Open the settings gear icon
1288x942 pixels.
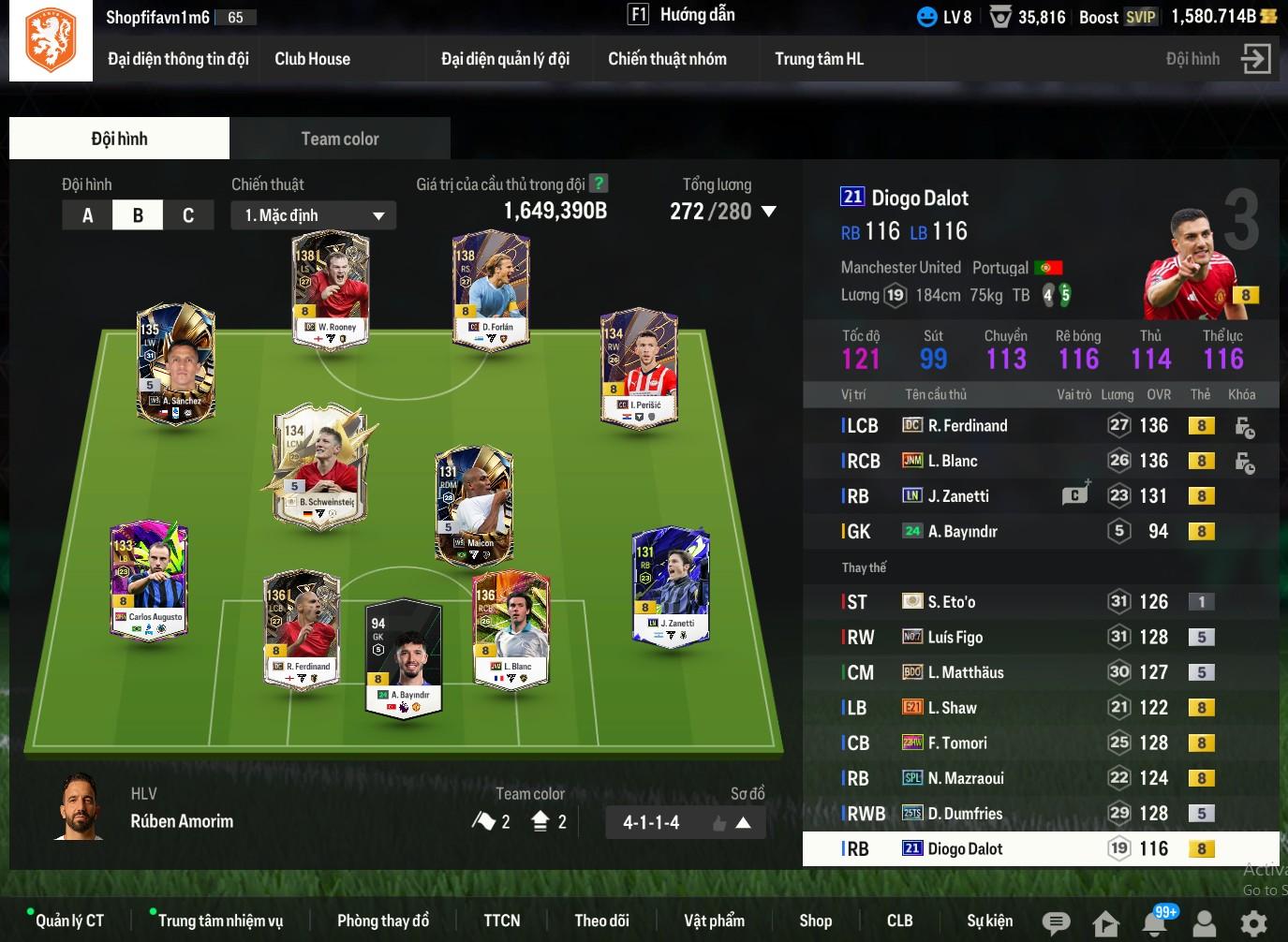pyautogui.click(x=1253, y=923)
